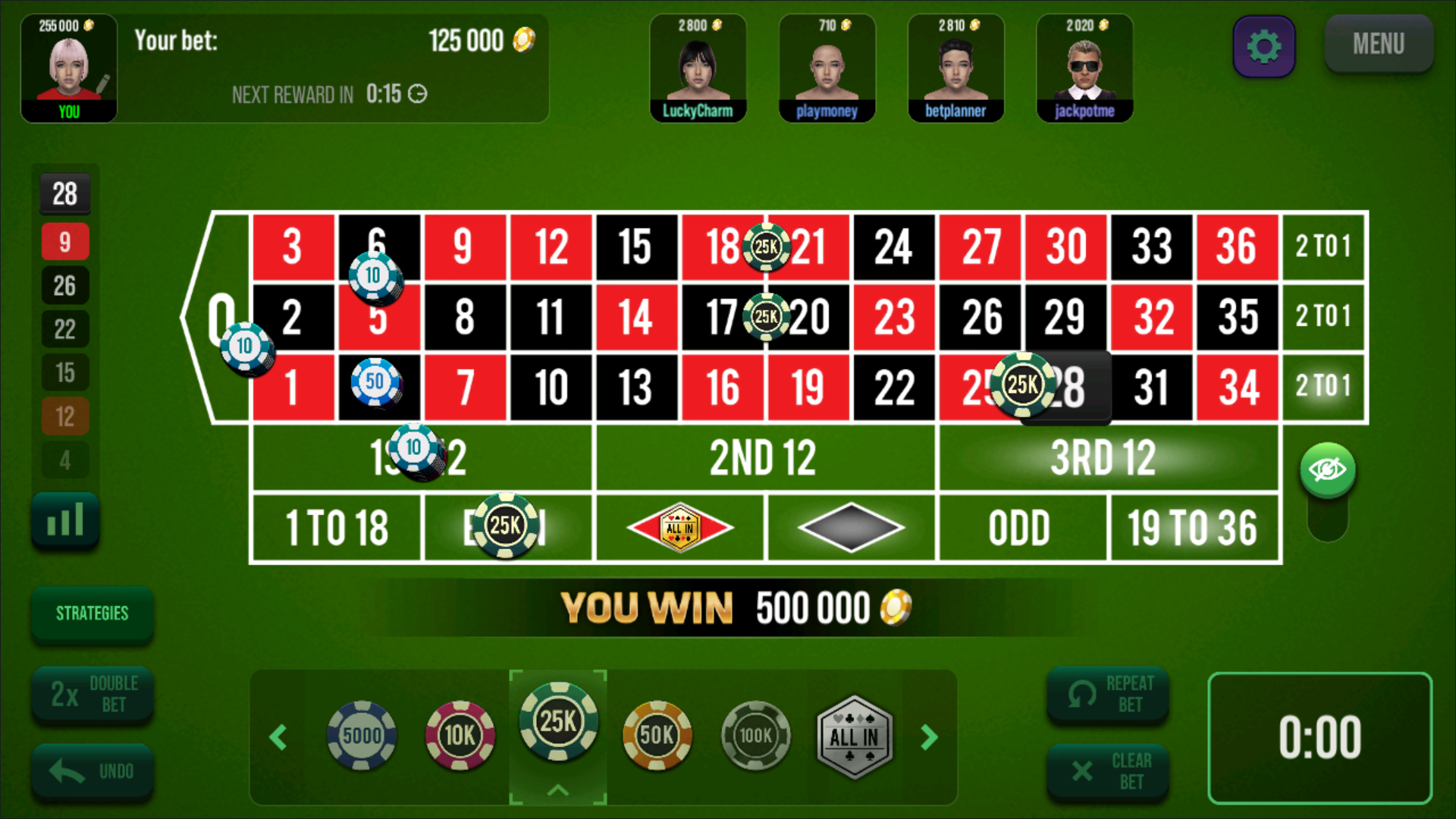Open settings with the gear icon
1456x819 pixels.
tap(1263, 46)
